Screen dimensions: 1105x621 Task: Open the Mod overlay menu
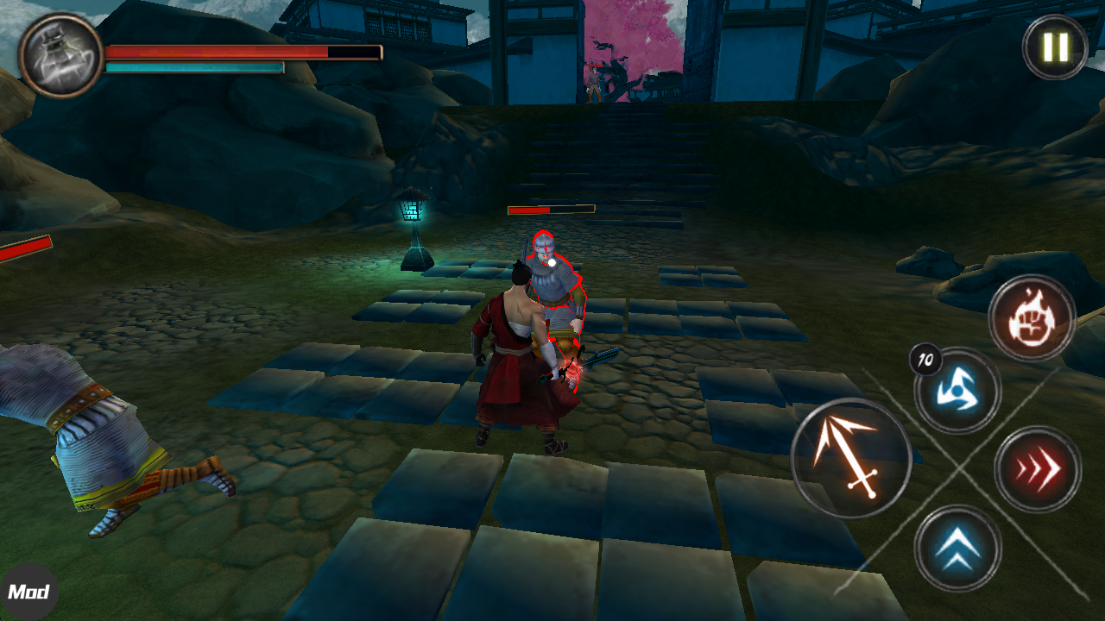coord(28,592)
